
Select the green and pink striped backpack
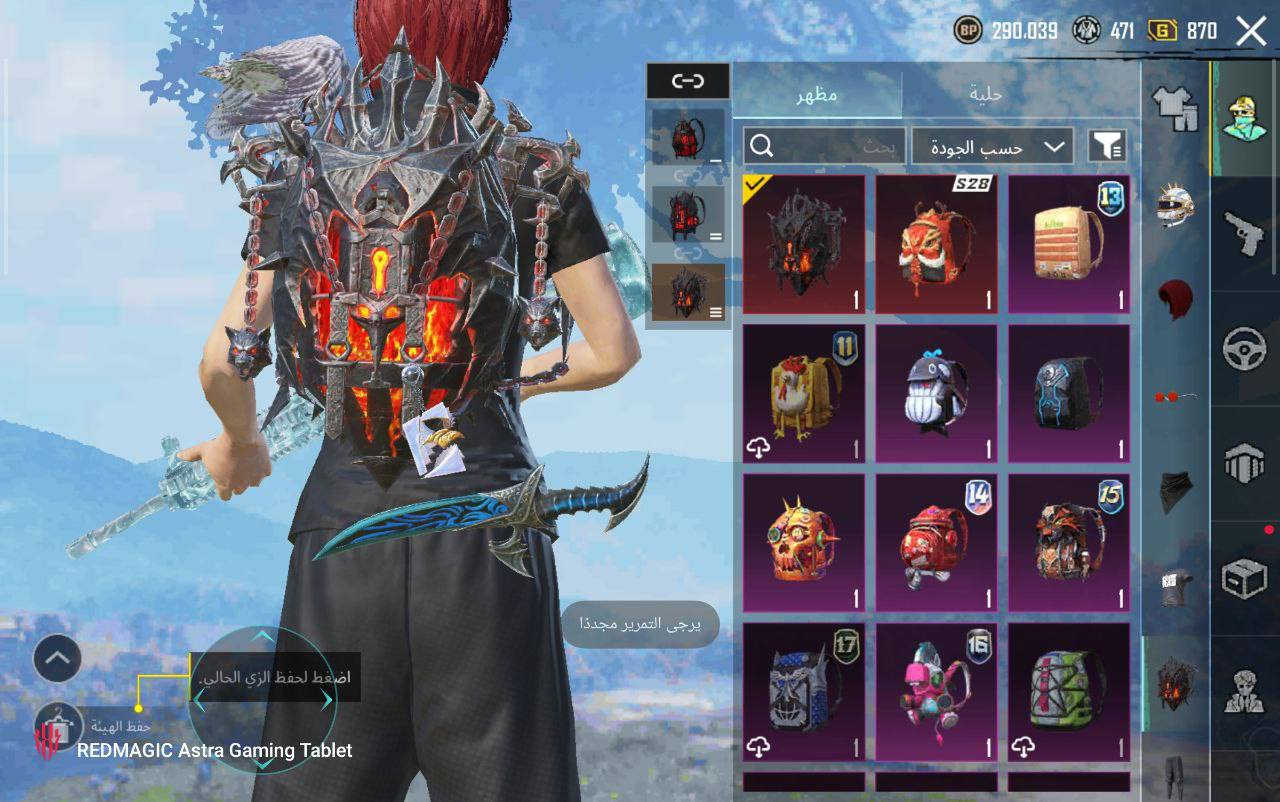click(x=1069, y=691)
